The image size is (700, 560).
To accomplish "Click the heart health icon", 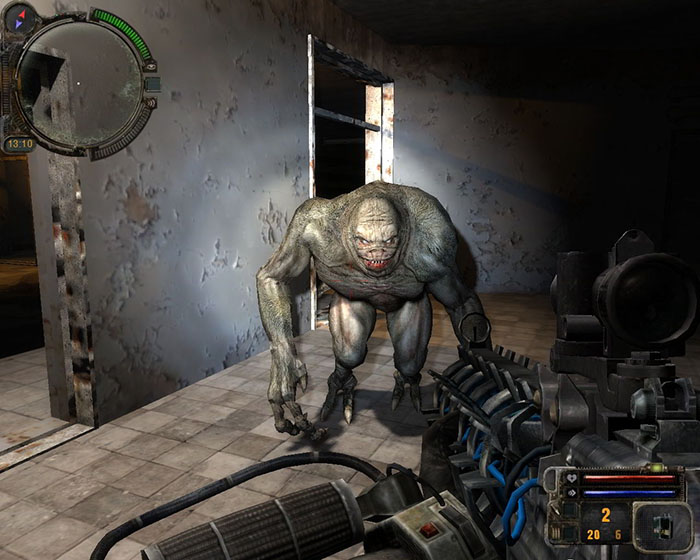I will pos(573,479).
